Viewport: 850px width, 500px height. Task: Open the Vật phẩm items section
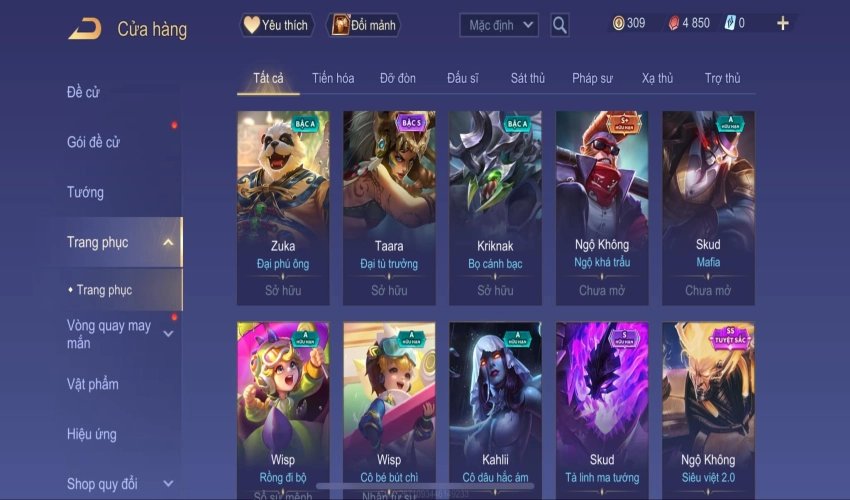coord(92,384)
